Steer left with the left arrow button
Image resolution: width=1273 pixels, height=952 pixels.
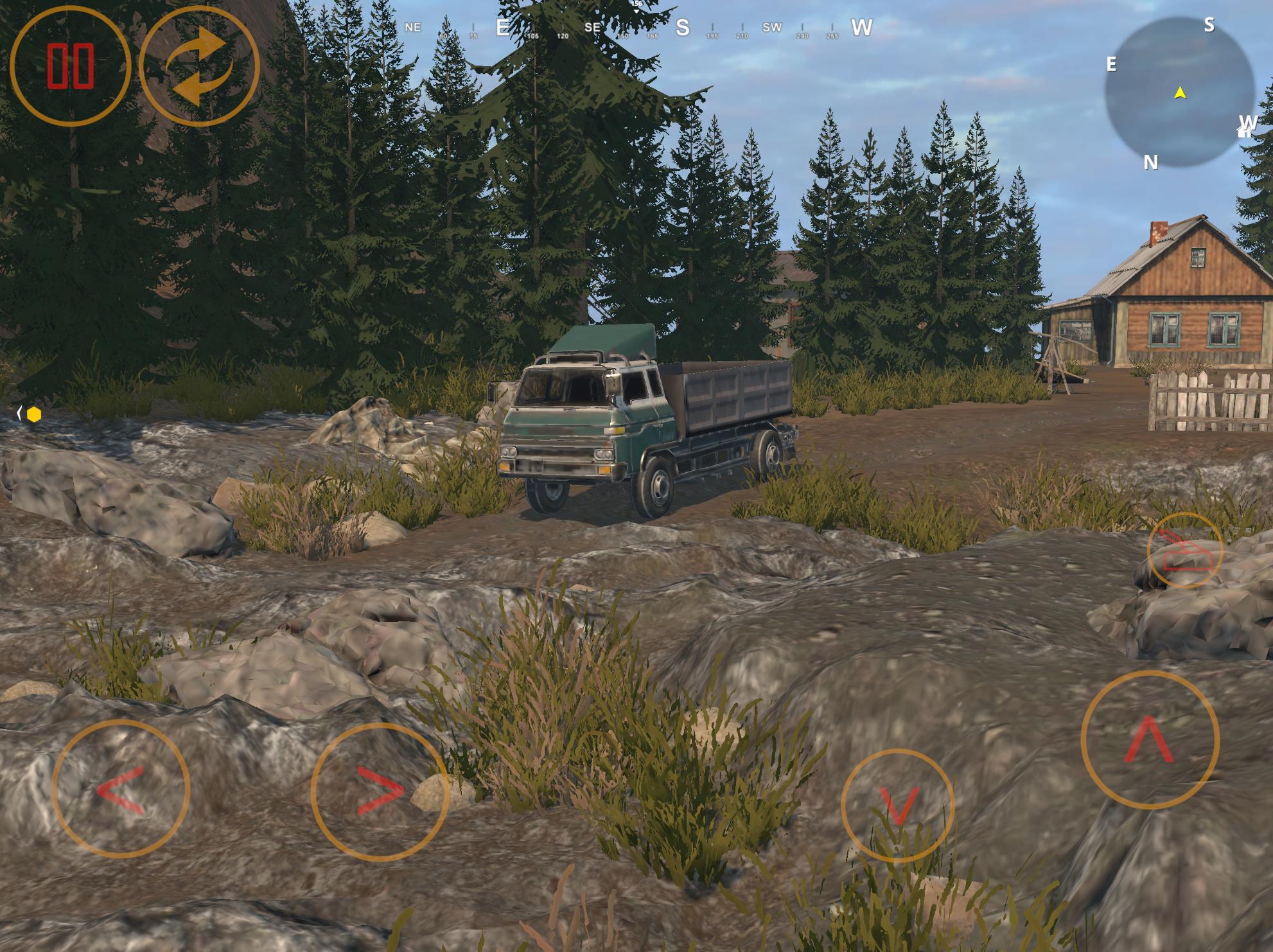(x=121, y=789)
